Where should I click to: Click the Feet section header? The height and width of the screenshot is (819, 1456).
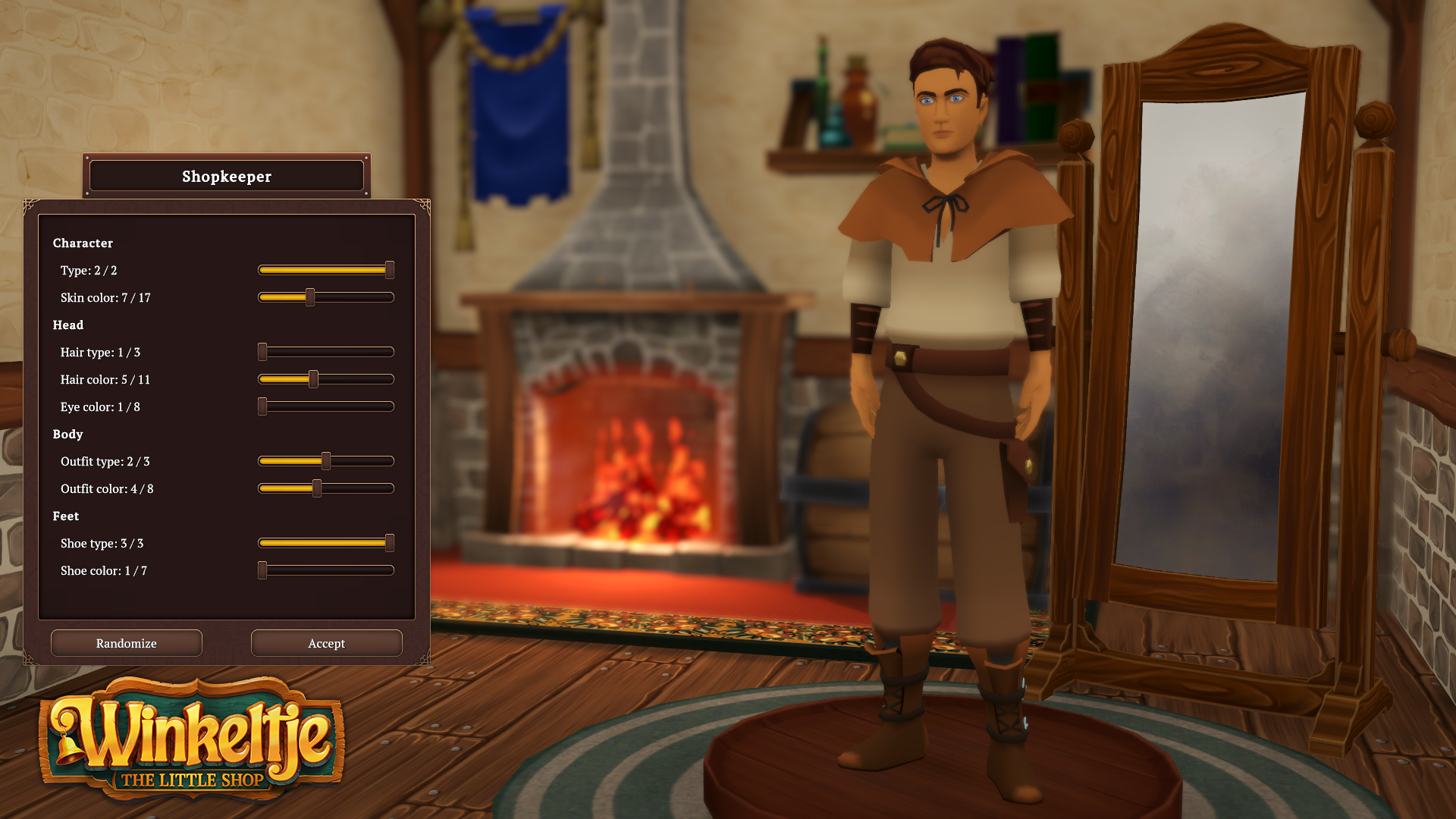66,516
